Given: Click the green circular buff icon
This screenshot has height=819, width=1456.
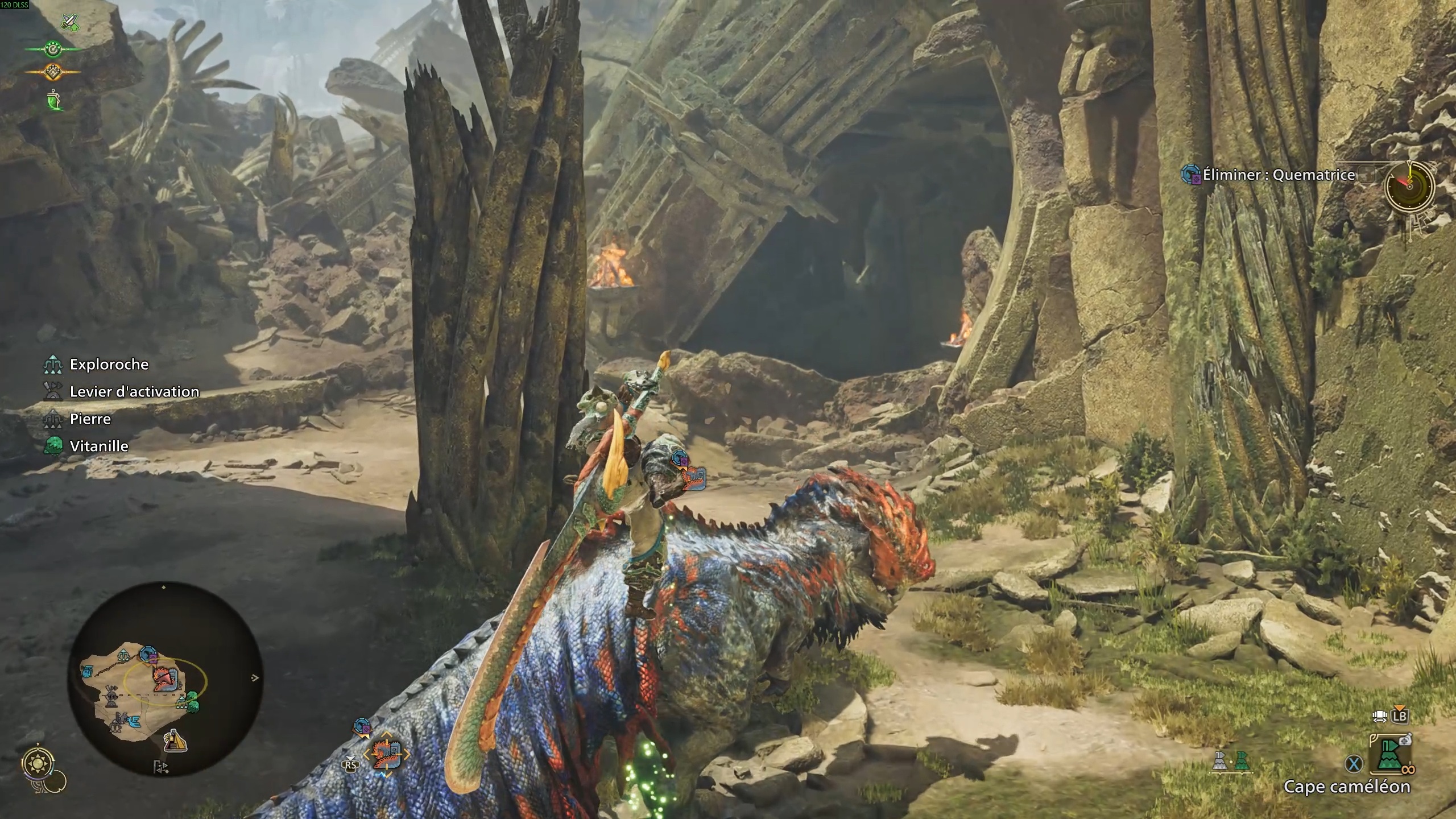Looking at the screenshot, I should tap(53, 49).
